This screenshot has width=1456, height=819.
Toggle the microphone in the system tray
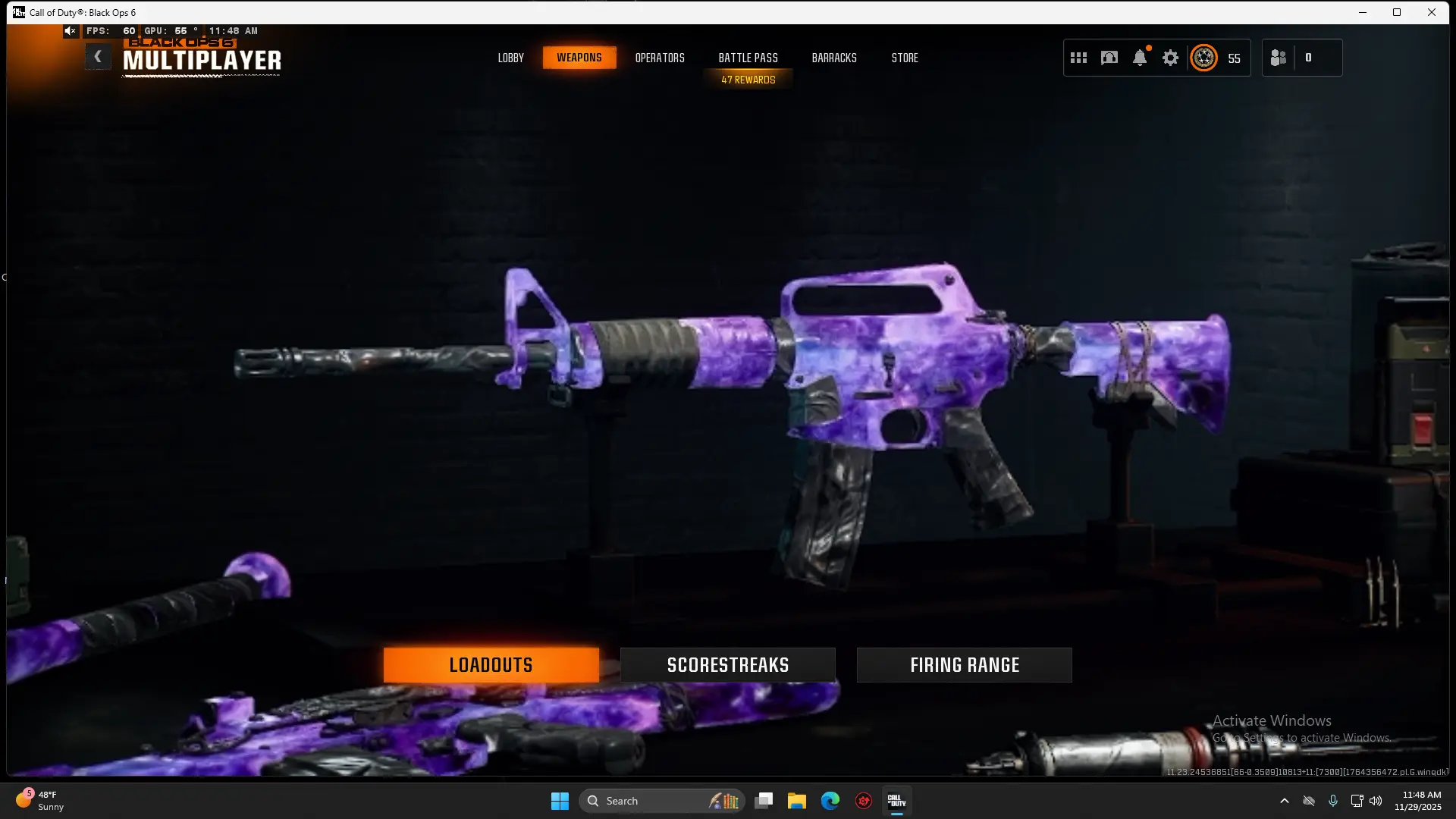1333,800
